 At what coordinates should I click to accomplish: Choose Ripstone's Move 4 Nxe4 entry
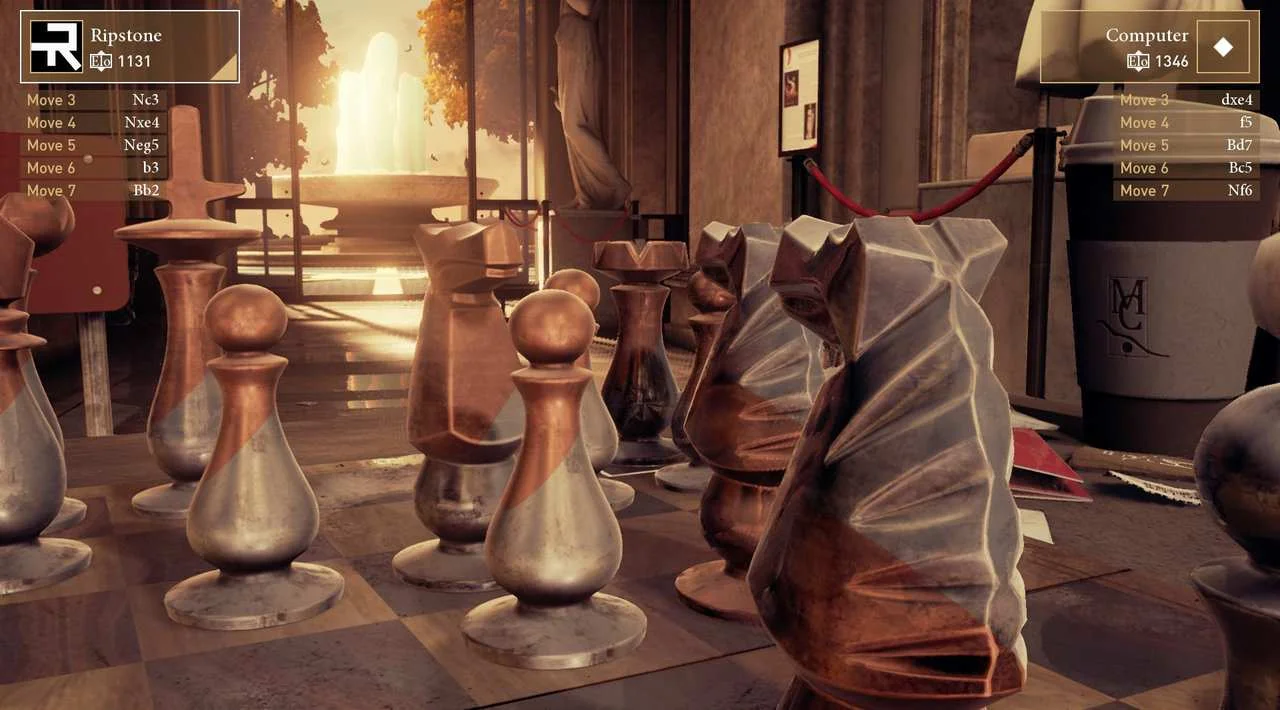(x=93, y=123)
